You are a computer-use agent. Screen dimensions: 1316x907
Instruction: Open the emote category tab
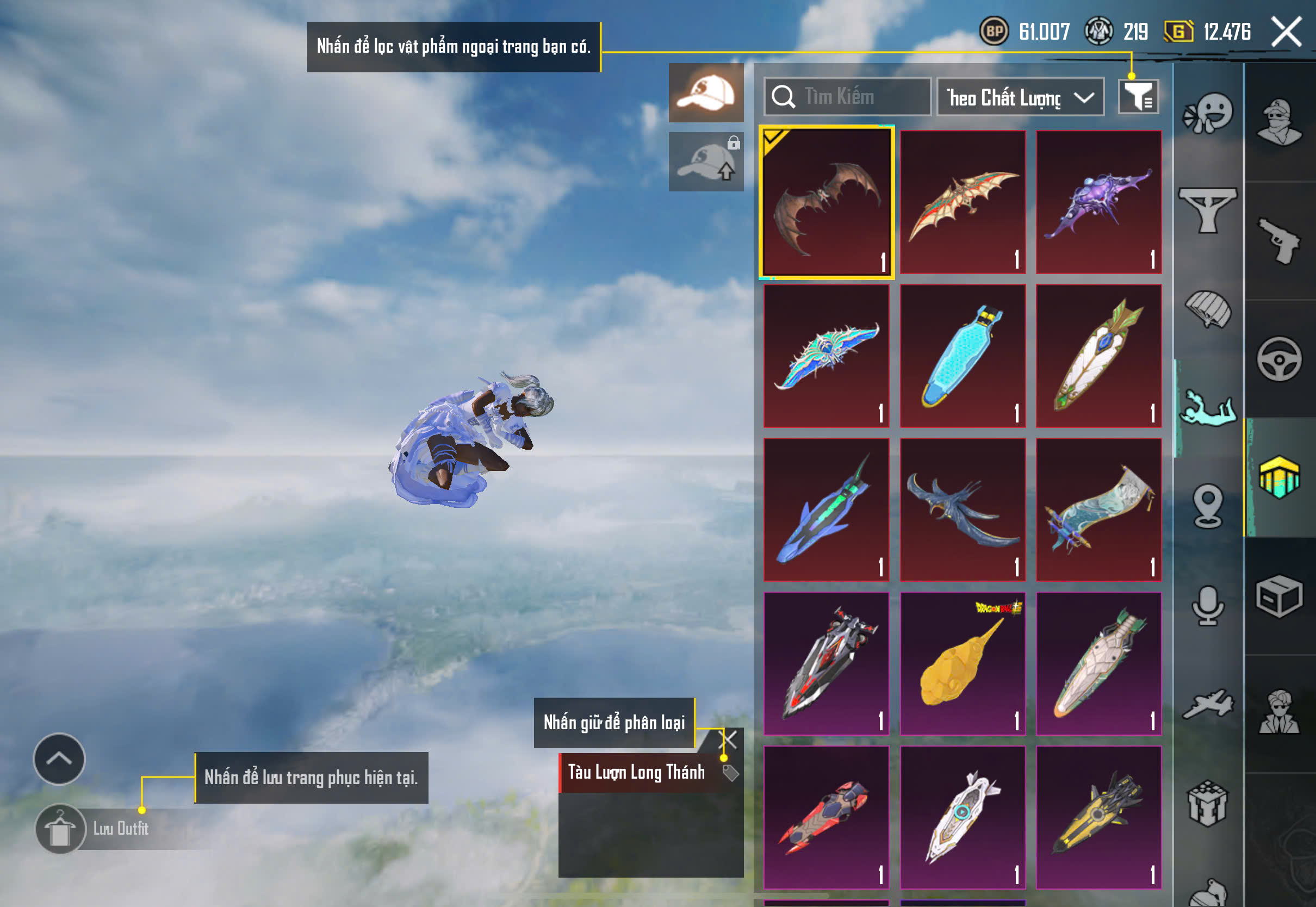1207,114
